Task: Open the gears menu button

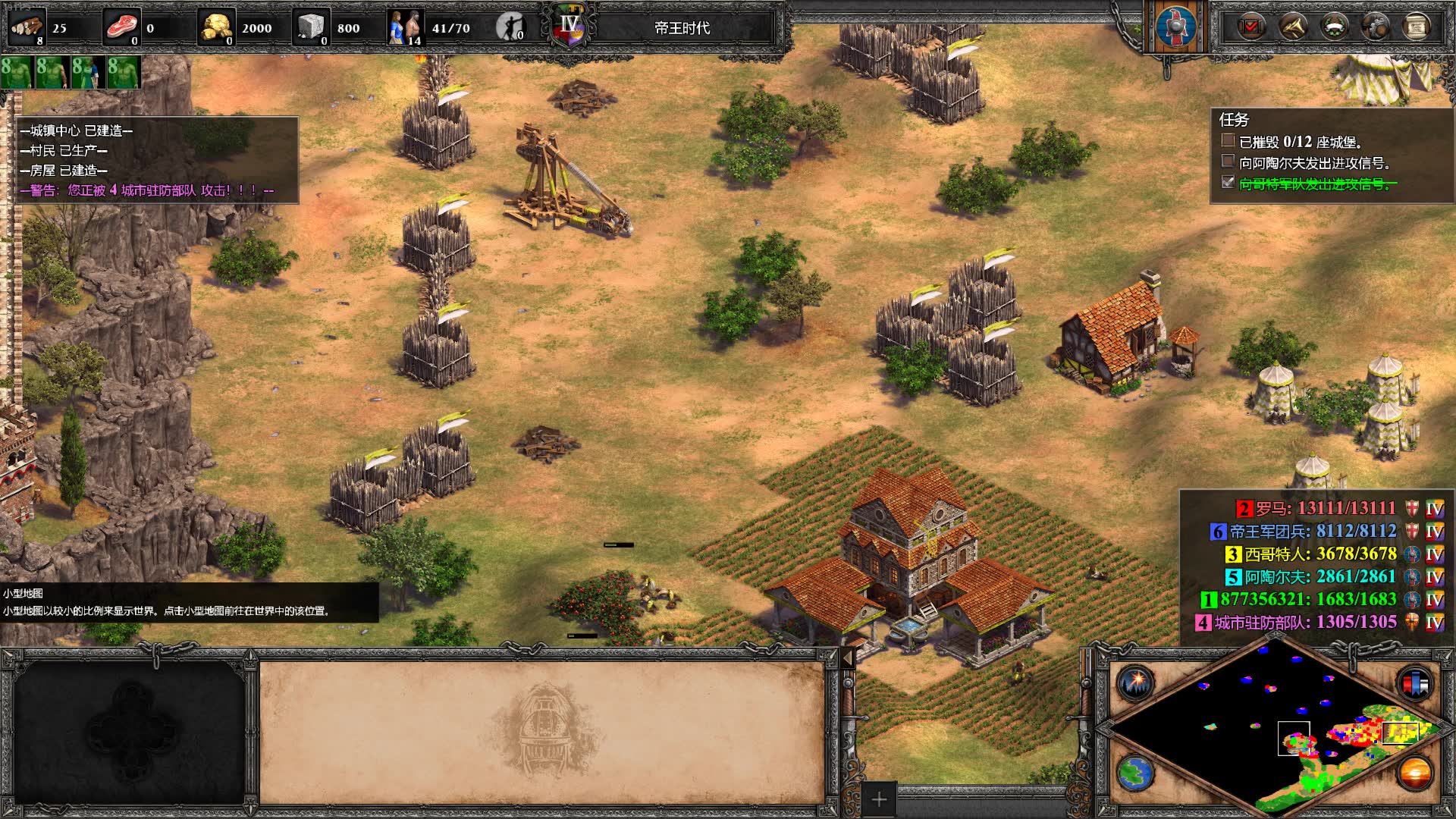Action: pyautogui.click(x=1376, y=27)
